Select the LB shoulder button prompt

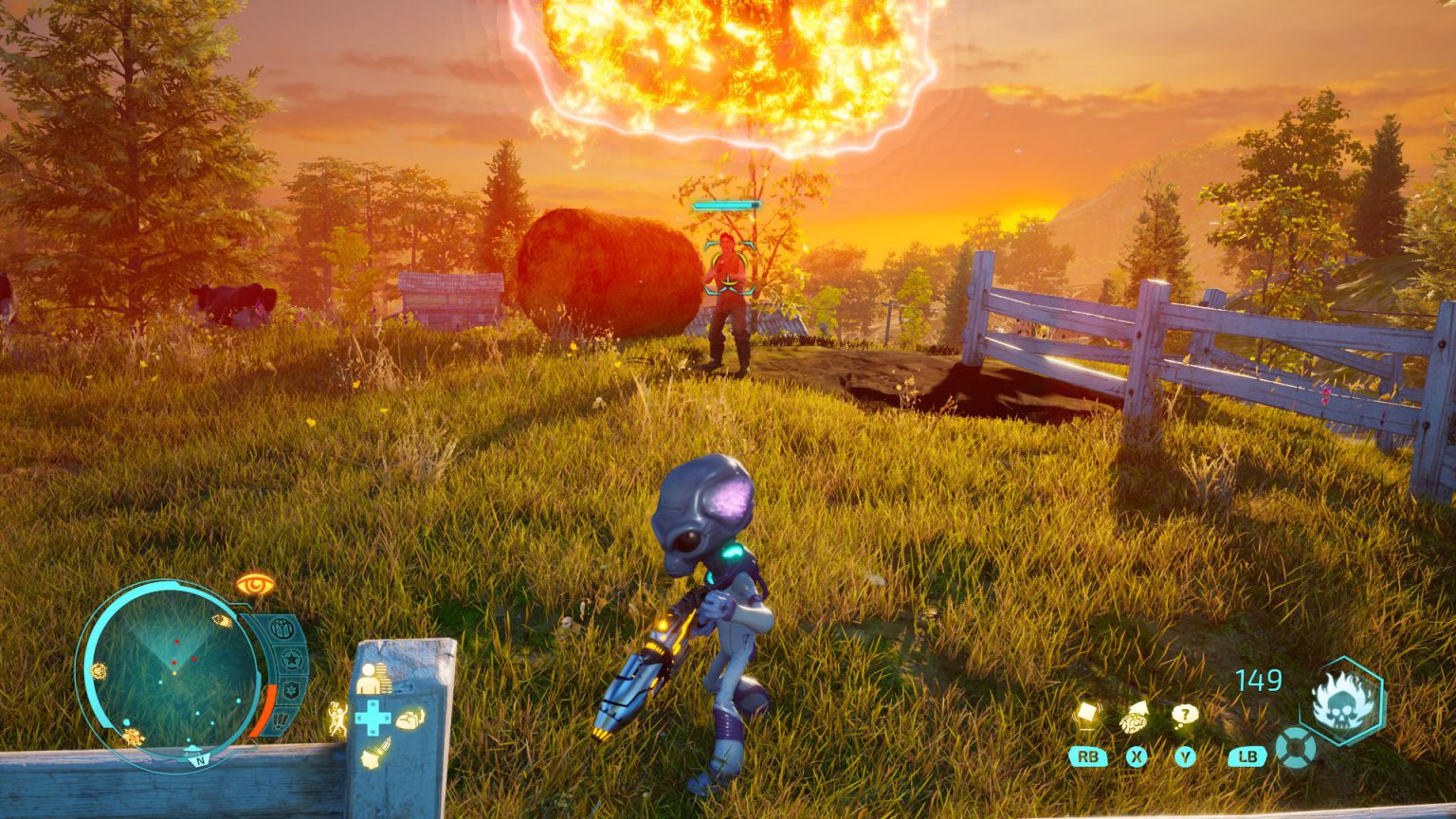coord(1247,756)
